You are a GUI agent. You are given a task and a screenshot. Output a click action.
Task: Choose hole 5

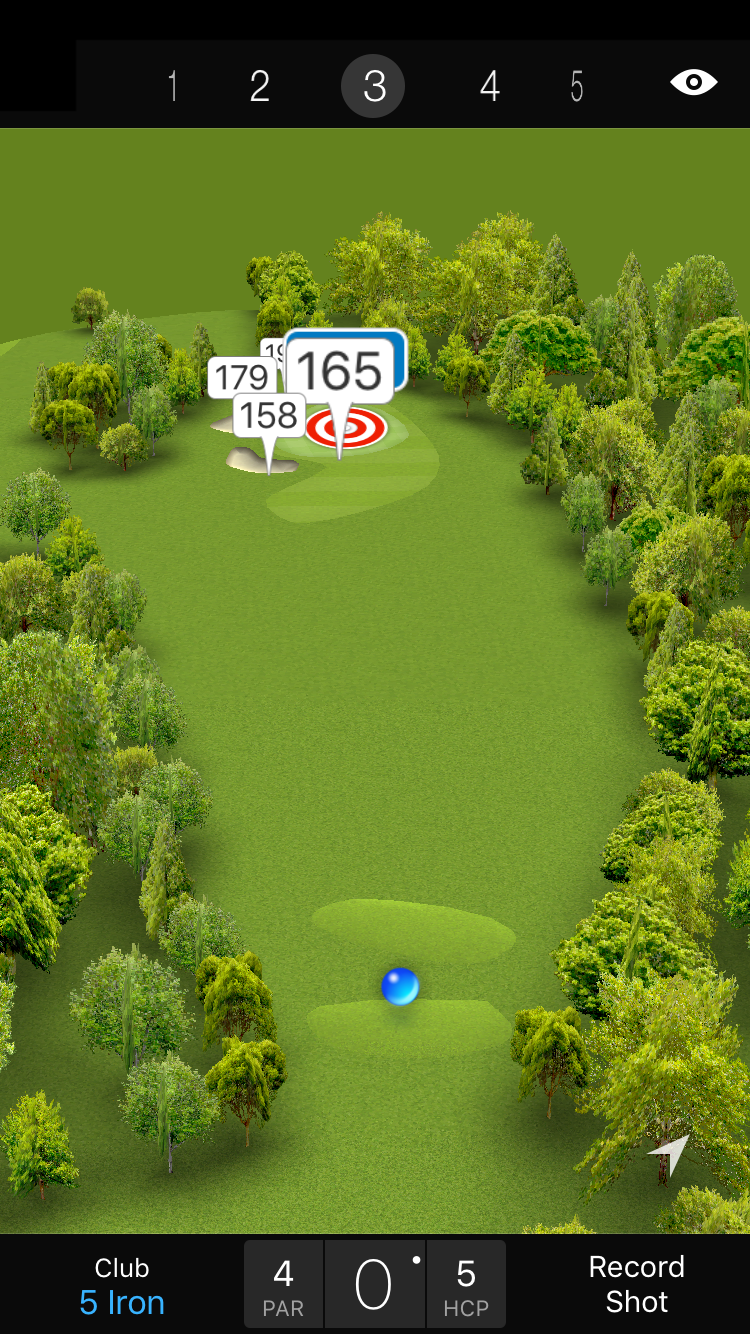577,87
